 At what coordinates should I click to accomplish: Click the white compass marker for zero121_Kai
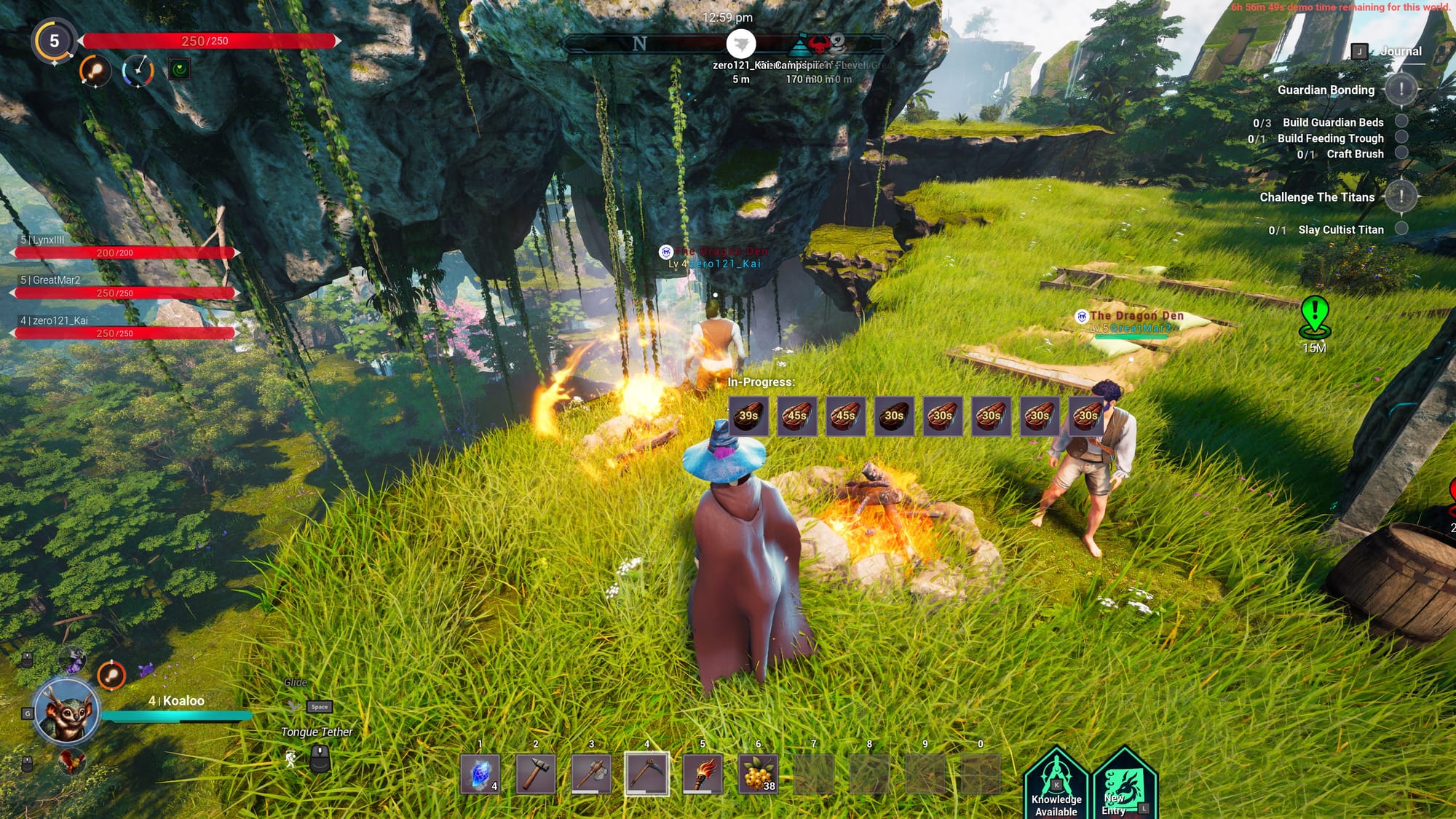click(x=741, y=44)
